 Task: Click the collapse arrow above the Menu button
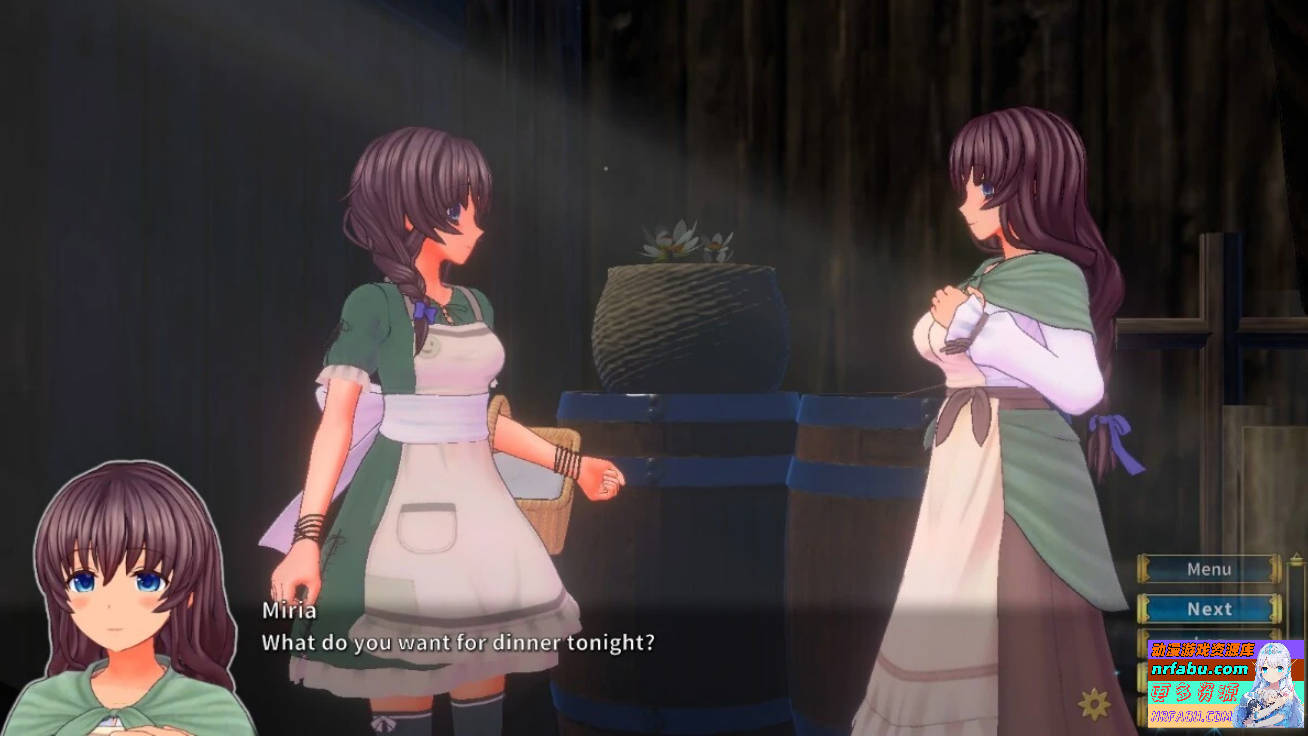[x=1295, y=556]
